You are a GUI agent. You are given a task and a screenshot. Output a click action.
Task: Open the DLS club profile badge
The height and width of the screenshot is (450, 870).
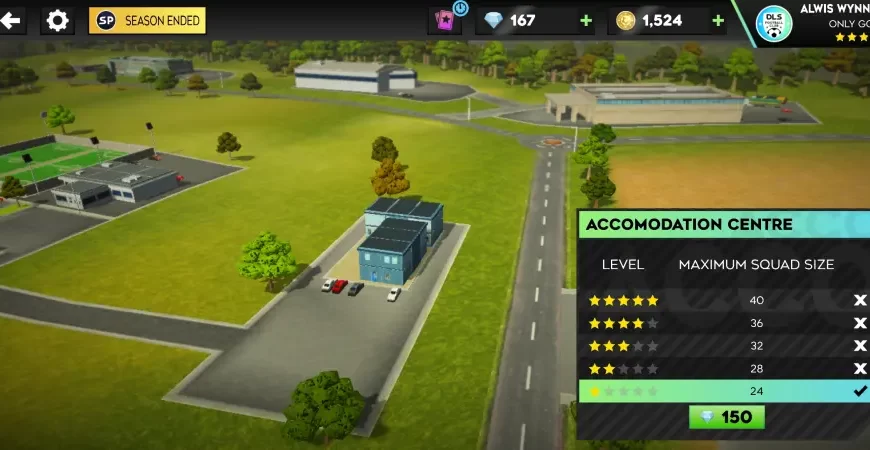774,24
